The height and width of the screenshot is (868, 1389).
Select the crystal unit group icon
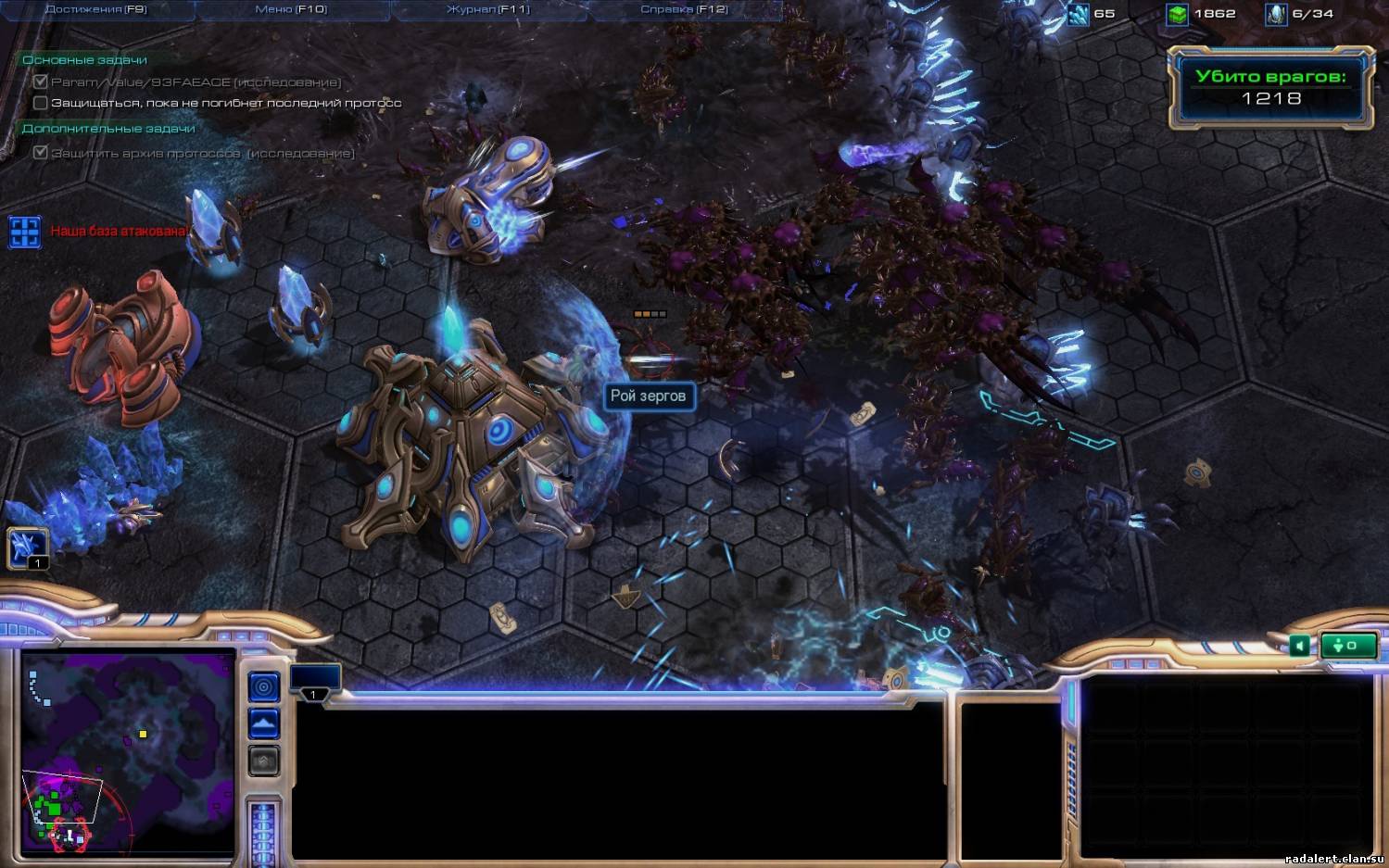(28, 547)
